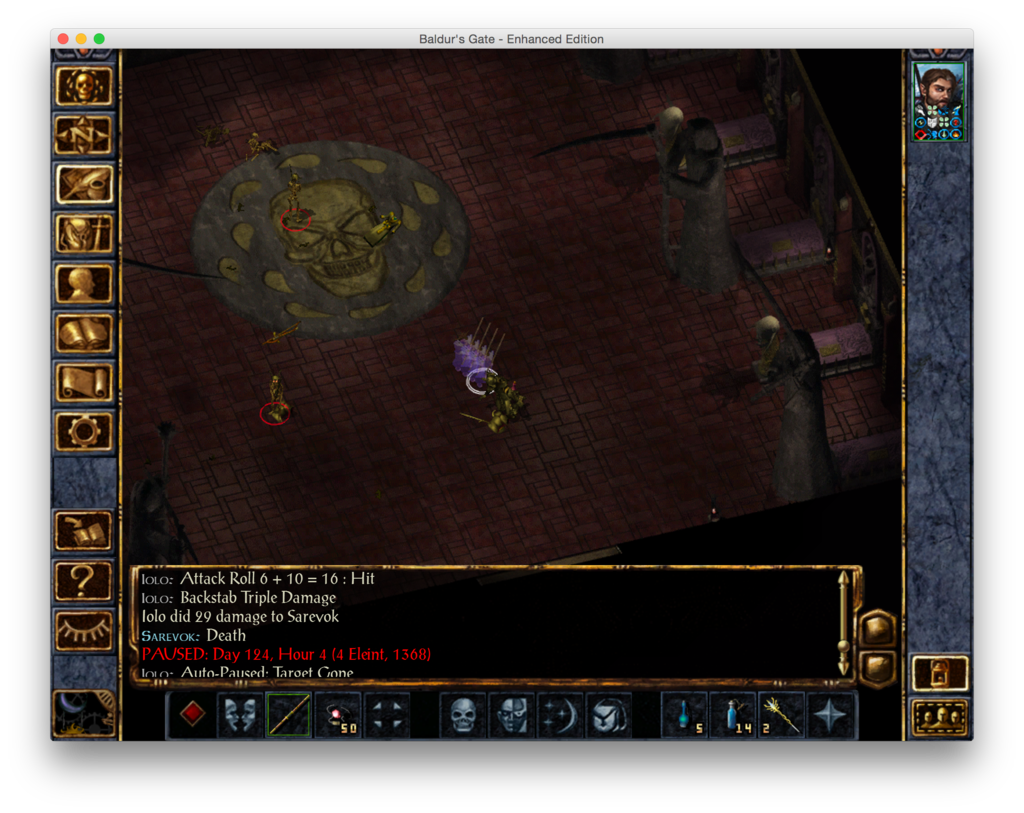Open the journal quill icon
This screenshot has height=813, width=1024.
(x=84, y=184)
